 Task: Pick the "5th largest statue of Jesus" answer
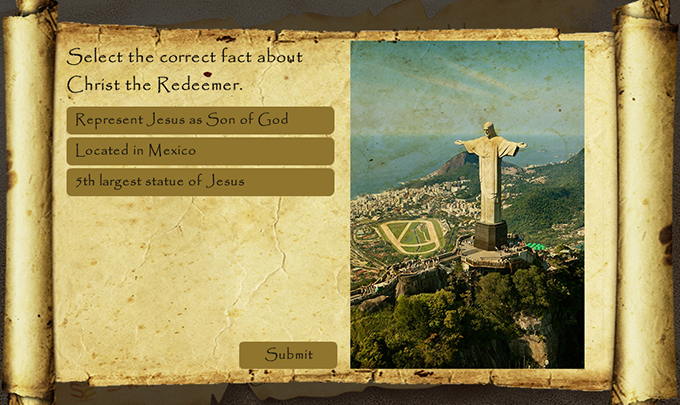click(200, 182)
